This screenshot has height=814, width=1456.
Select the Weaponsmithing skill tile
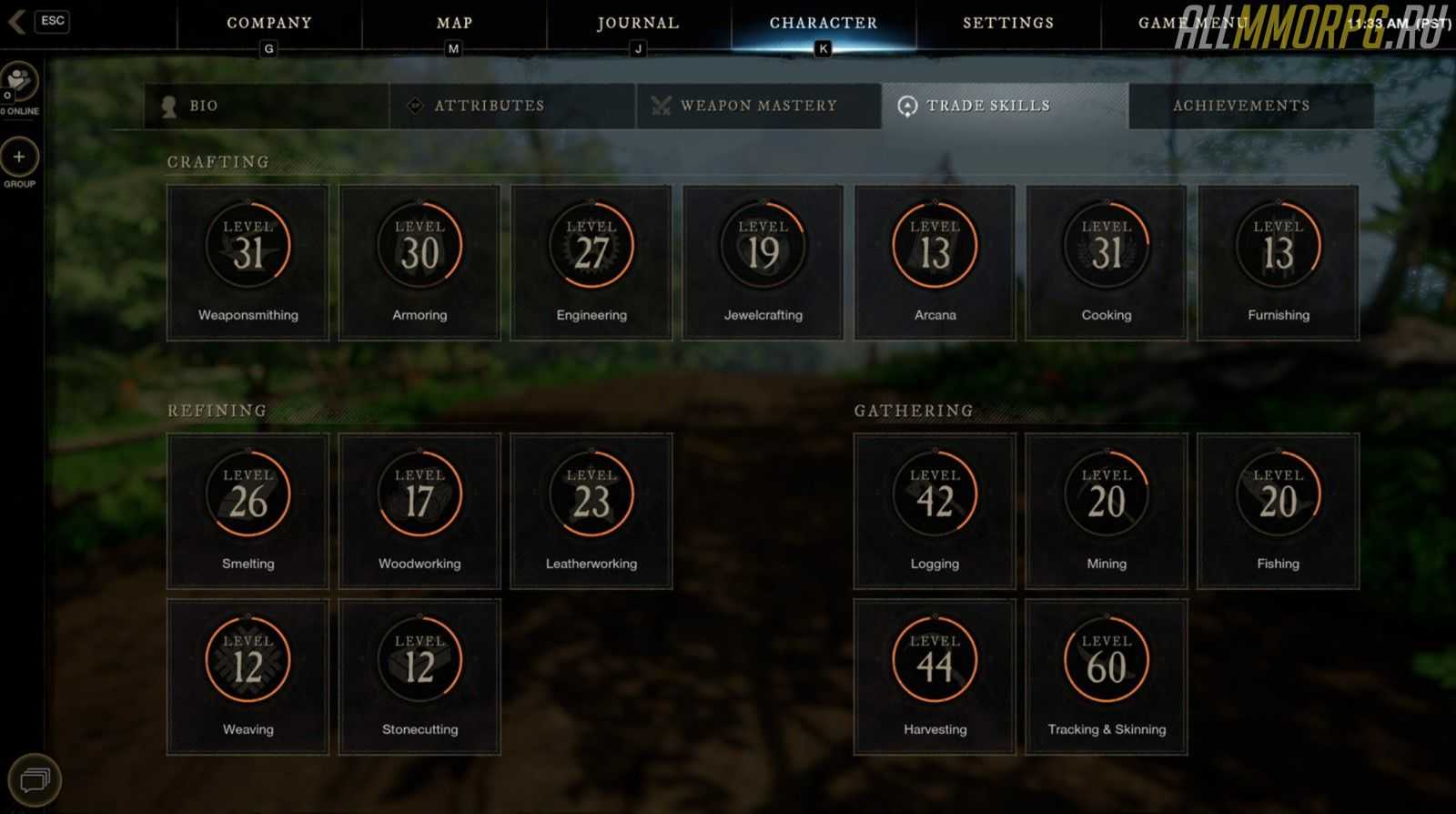[248, 263]
